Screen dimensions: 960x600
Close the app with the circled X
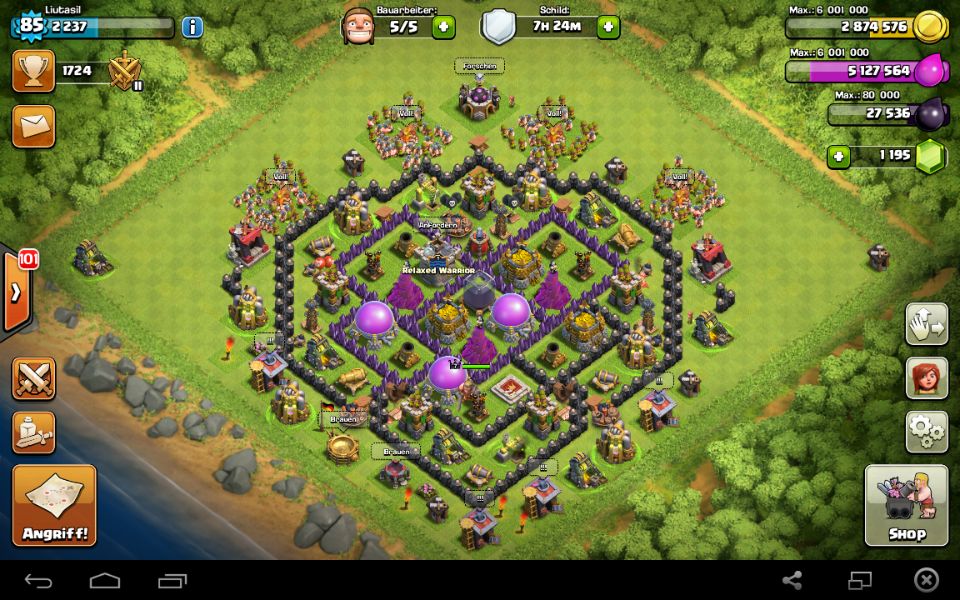[927, 581]
